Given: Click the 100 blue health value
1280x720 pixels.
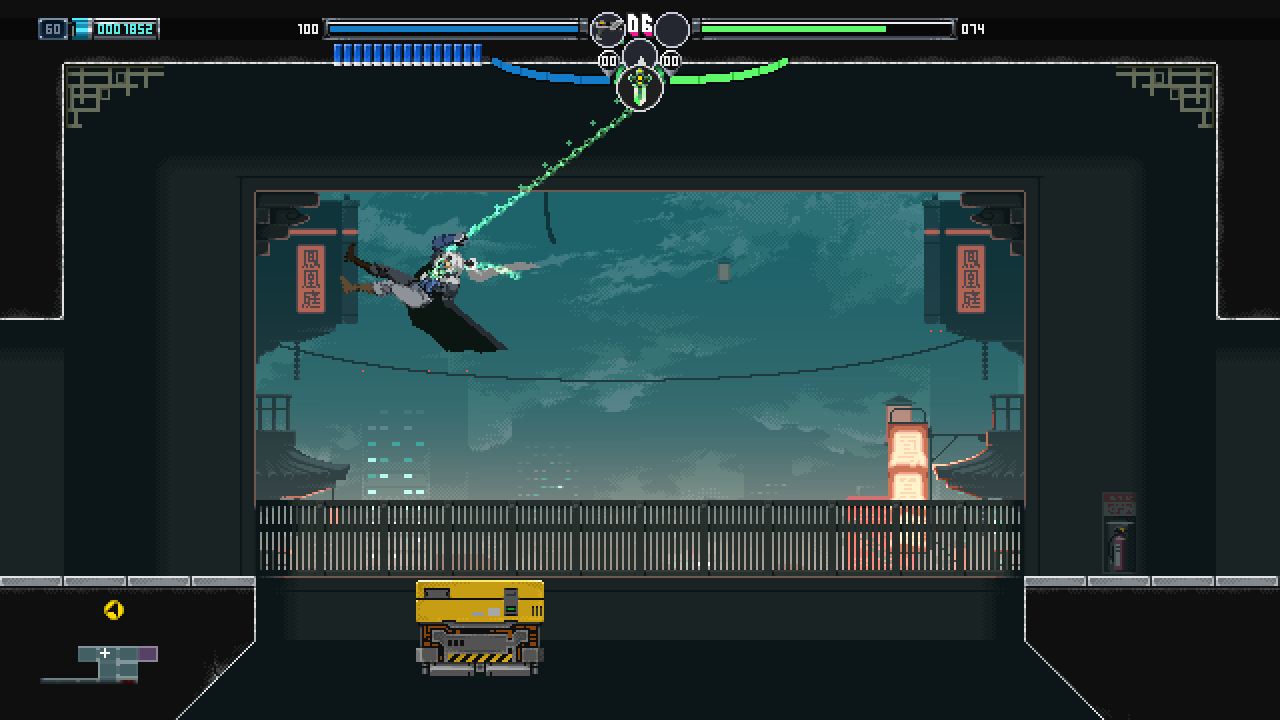Looking at the screenshot, I should (x=307, y=29).
